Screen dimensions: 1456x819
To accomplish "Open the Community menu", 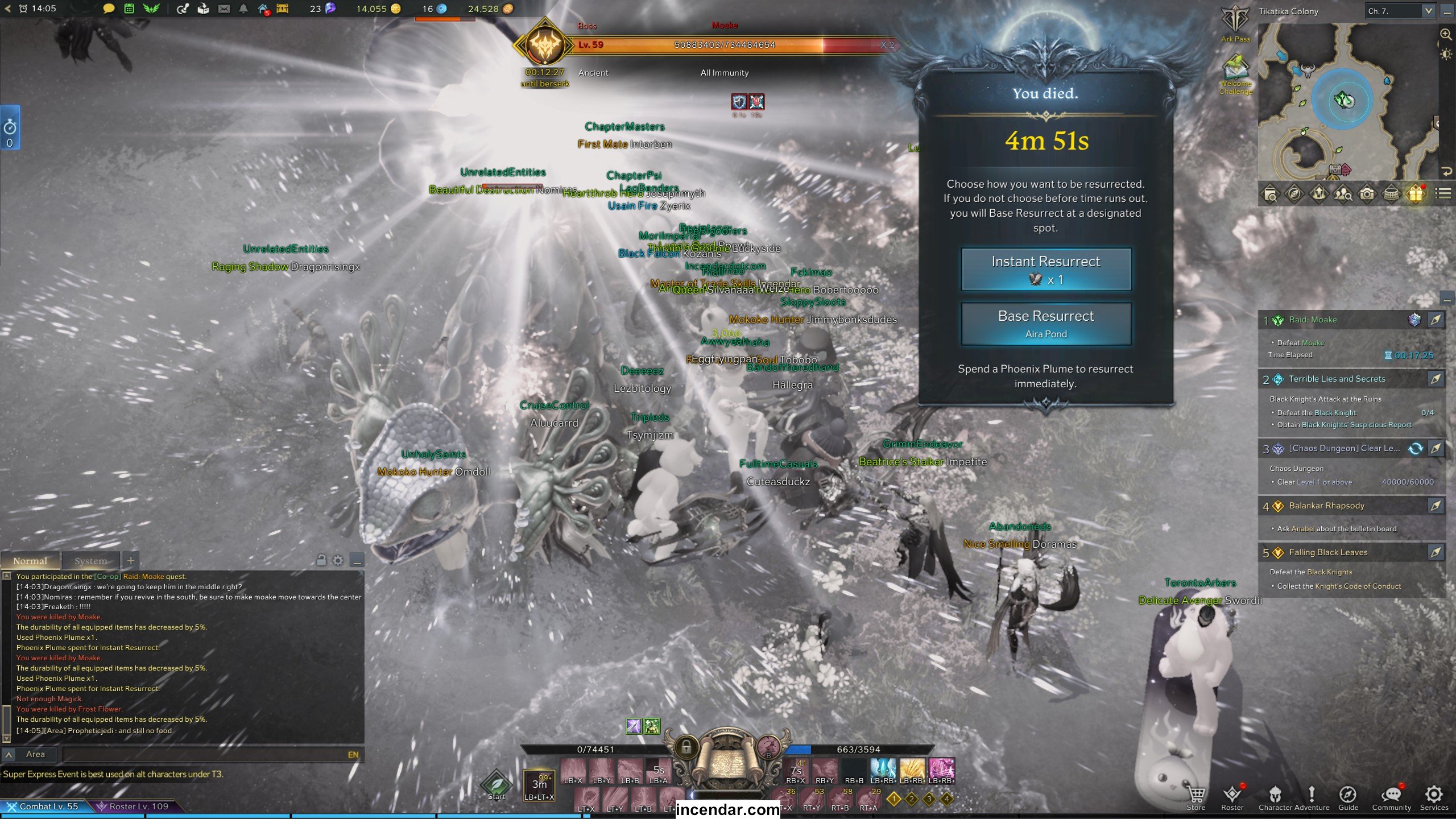I will pyautogui.click(x=1391, y=797).
